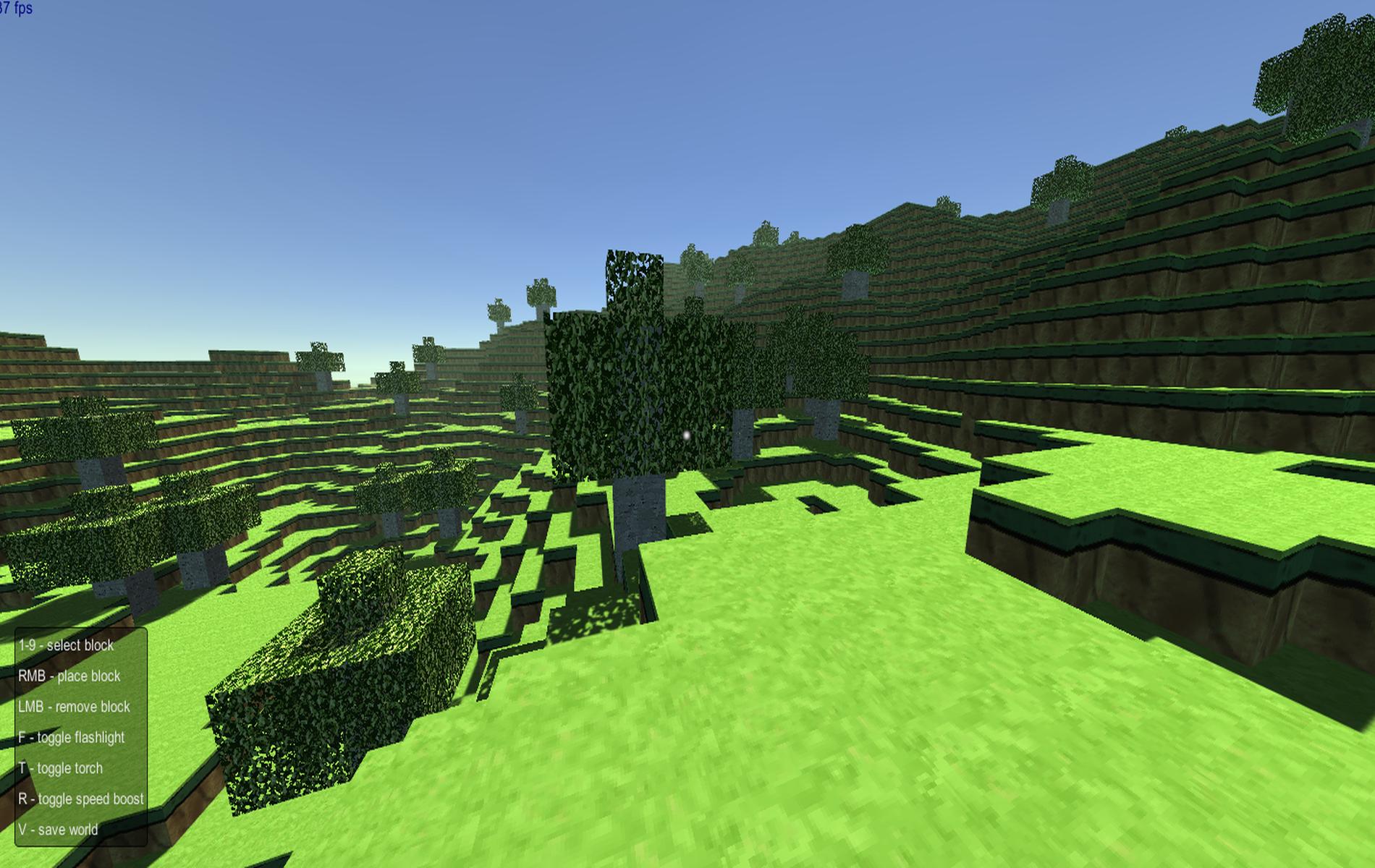This screenshot has width=1375, height=868.
Task: Click the FPS counter in the top-left corner
Action: [16, 7]
